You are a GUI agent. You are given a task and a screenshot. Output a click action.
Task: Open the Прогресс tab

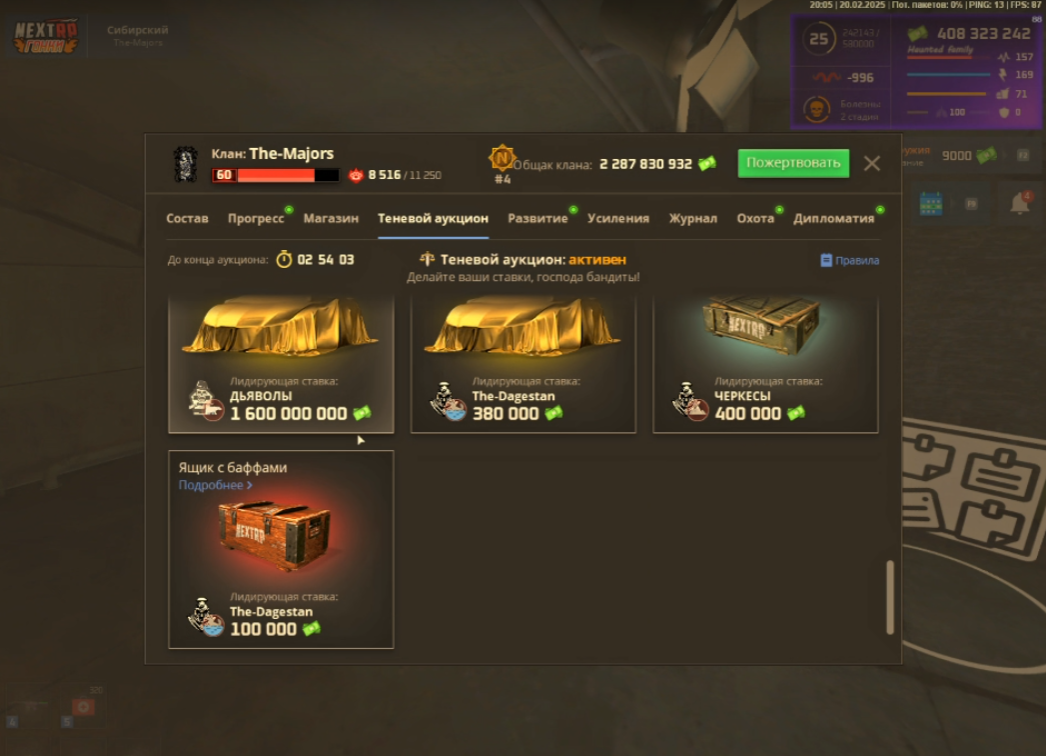coord(256,218)
